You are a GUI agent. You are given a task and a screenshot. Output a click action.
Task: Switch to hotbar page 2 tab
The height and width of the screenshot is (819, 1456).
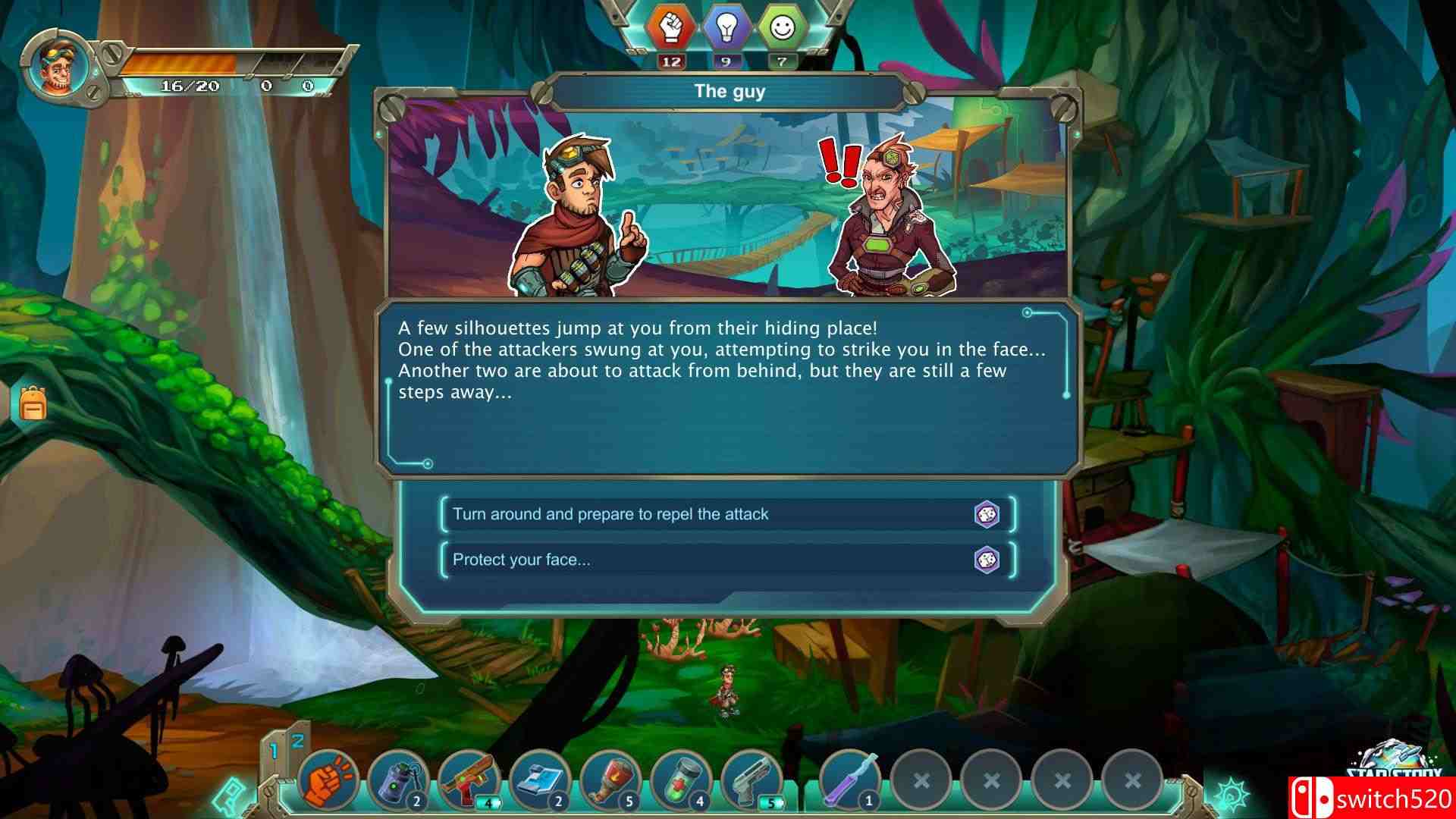[297, 742]
